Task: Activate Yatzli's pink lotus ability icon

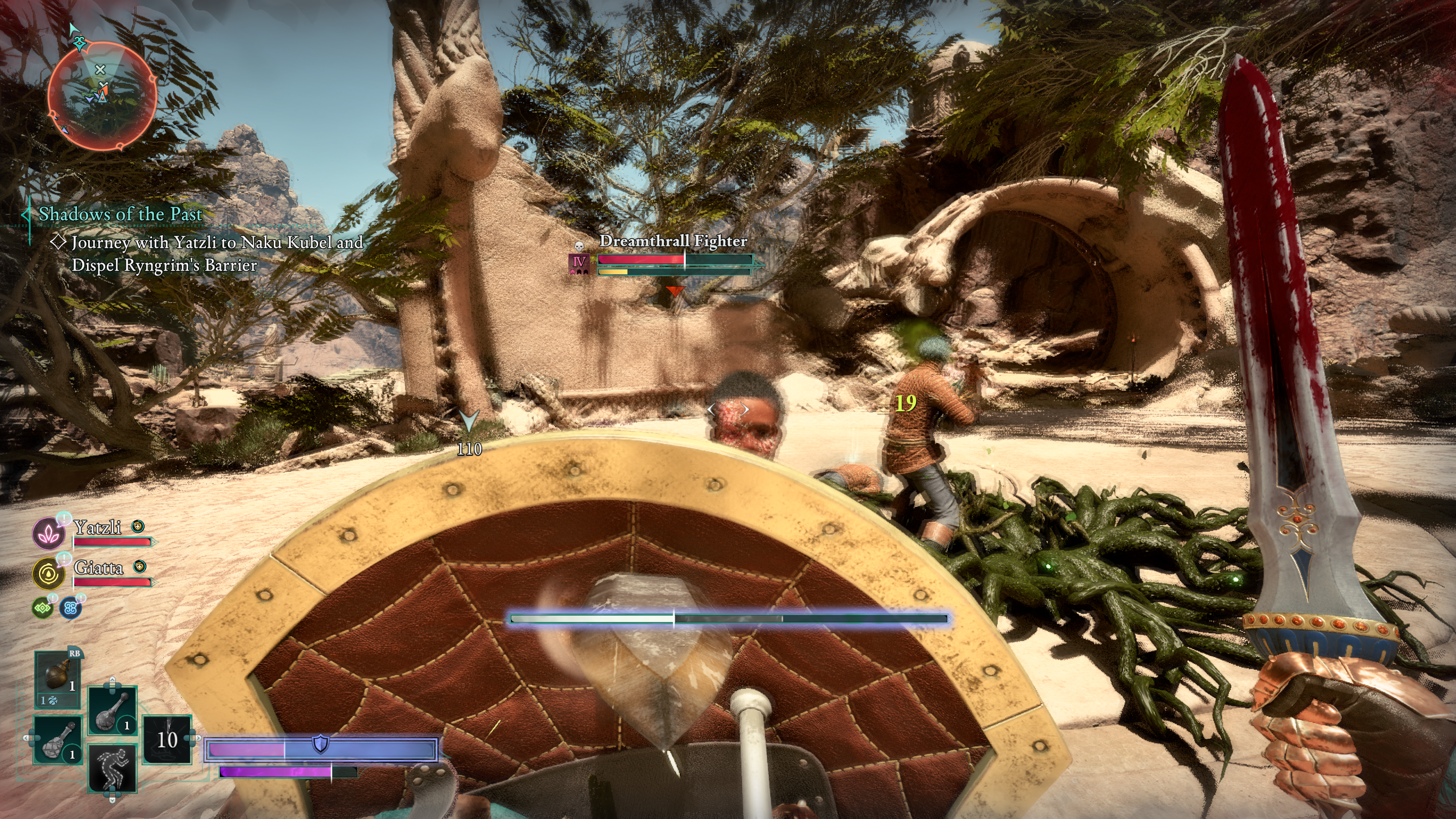Action: click(49, 532)
